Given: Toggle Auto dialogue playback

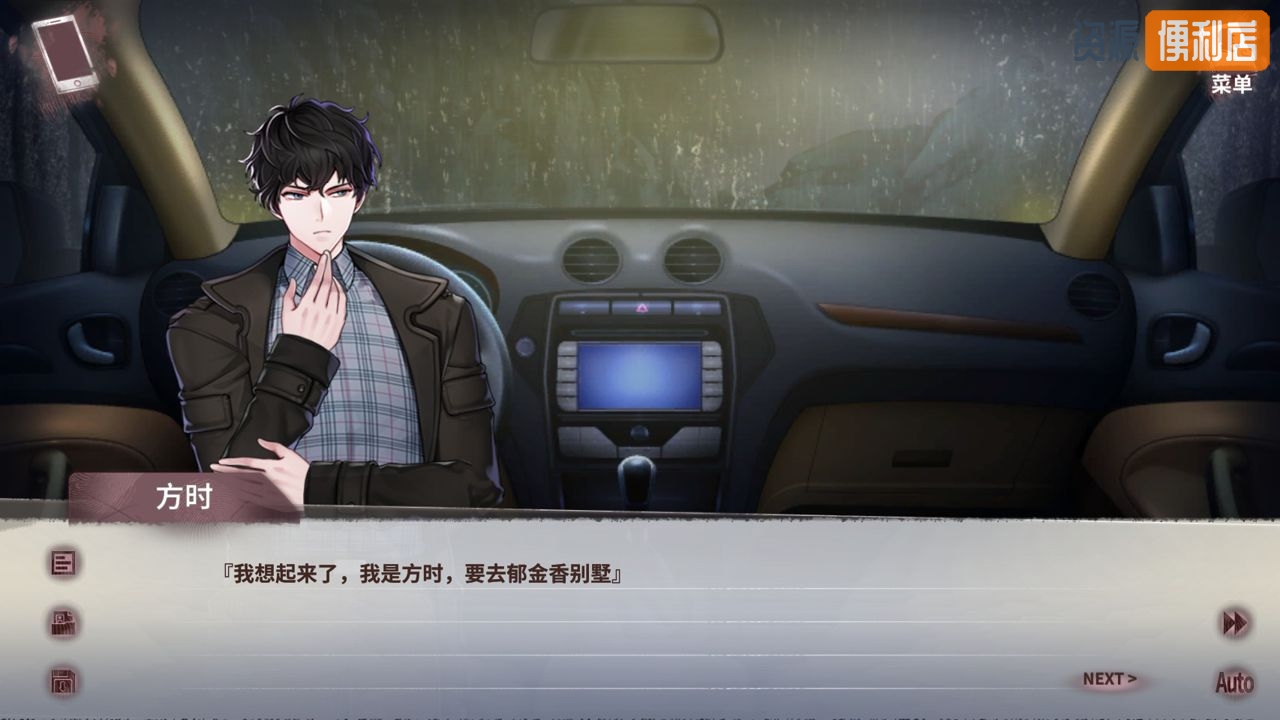Looking at the screenshot, I should pos(1234,683).
